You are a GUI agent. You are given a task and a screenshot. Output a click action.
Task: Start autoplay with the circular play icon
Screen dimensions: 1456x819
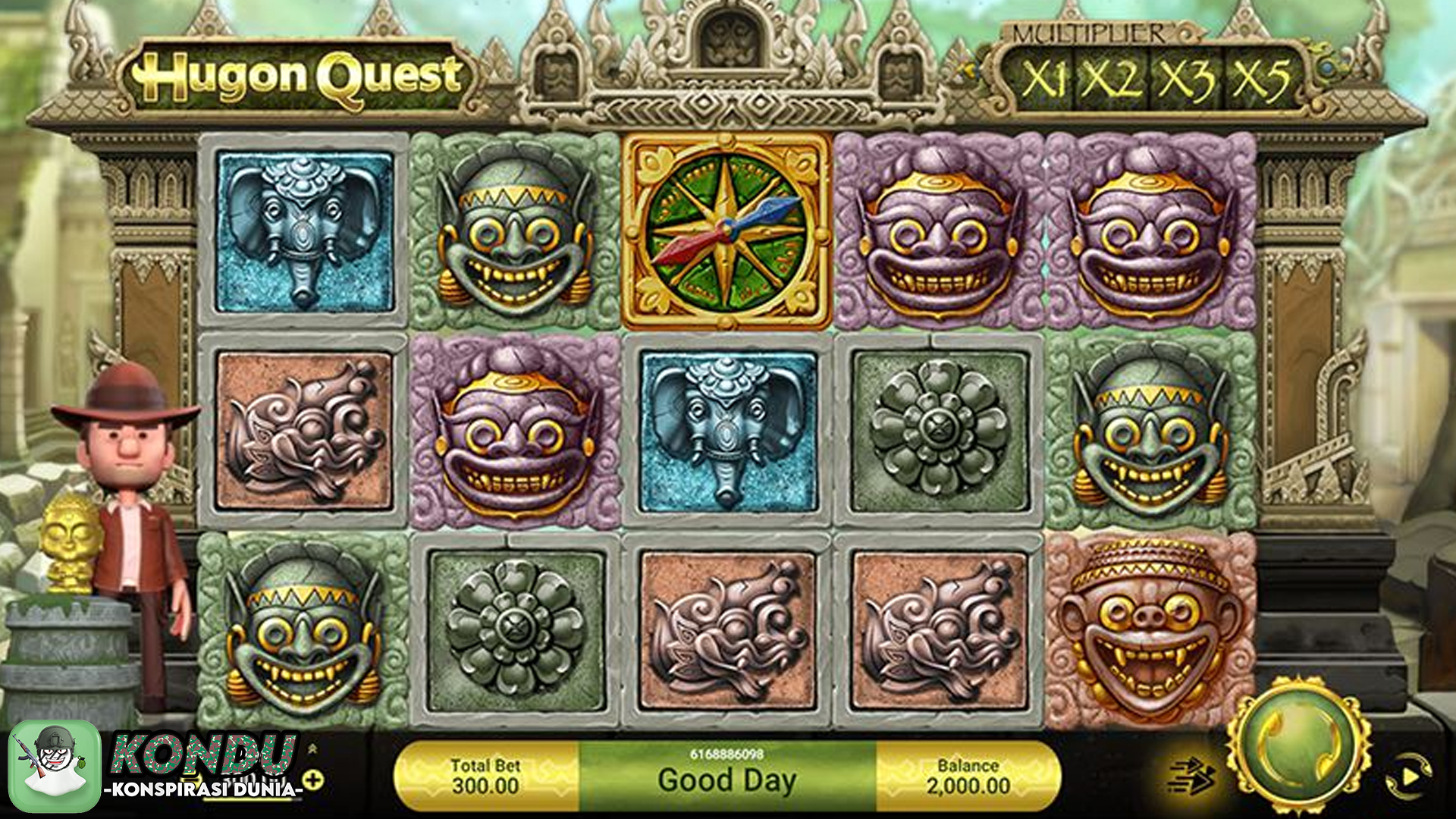pos(1407,777)
